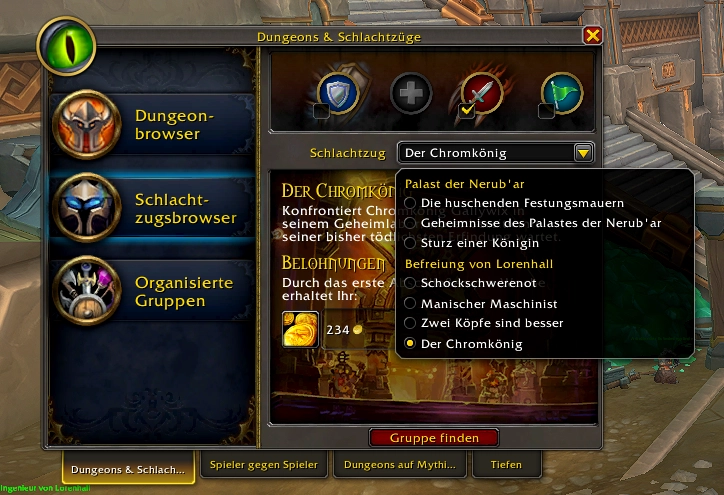Select Sturz einer Königin wing

410,243
